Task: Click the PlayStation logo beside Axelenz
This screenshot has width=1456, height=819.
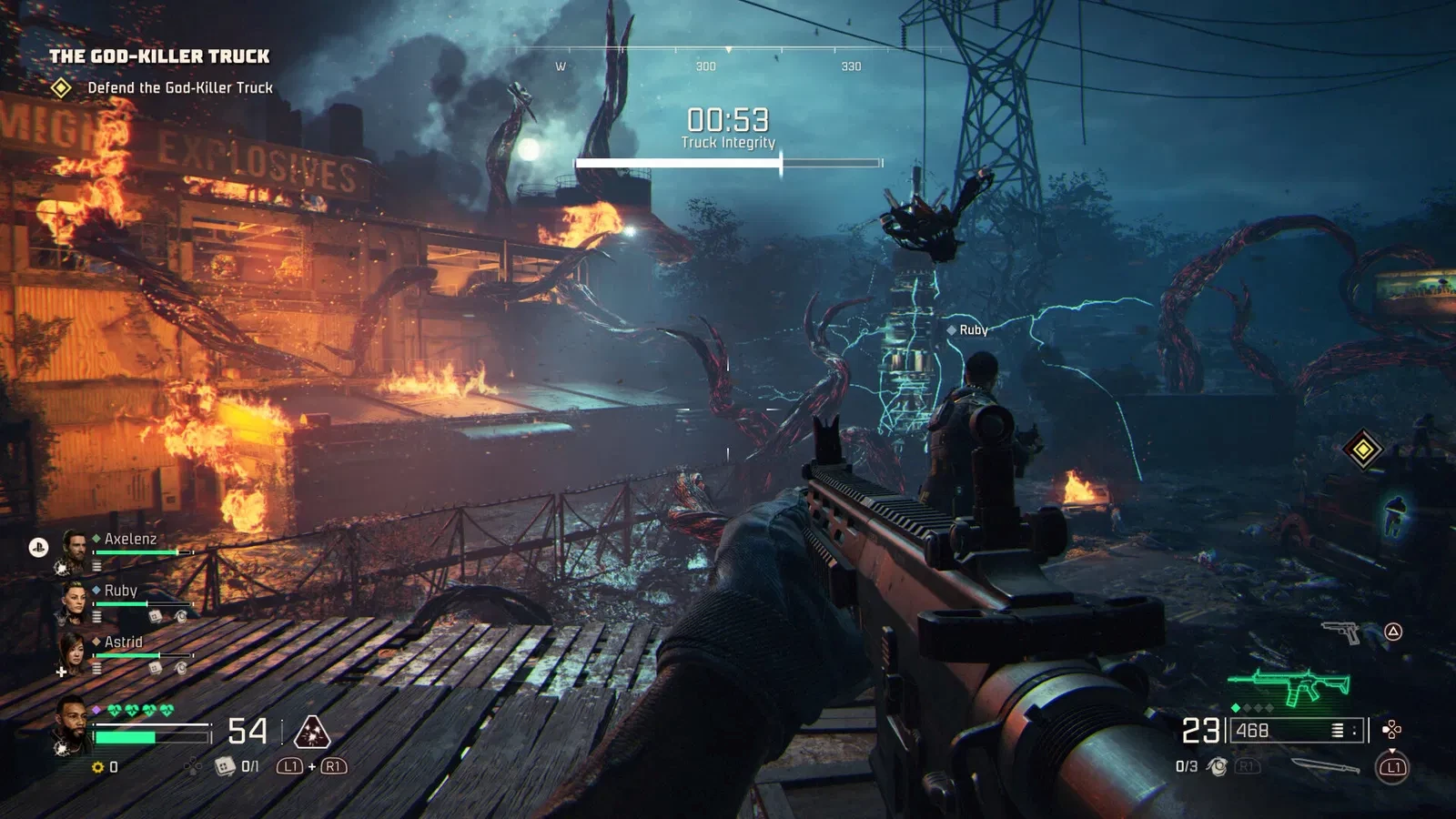Action: [x=38, y=547]
